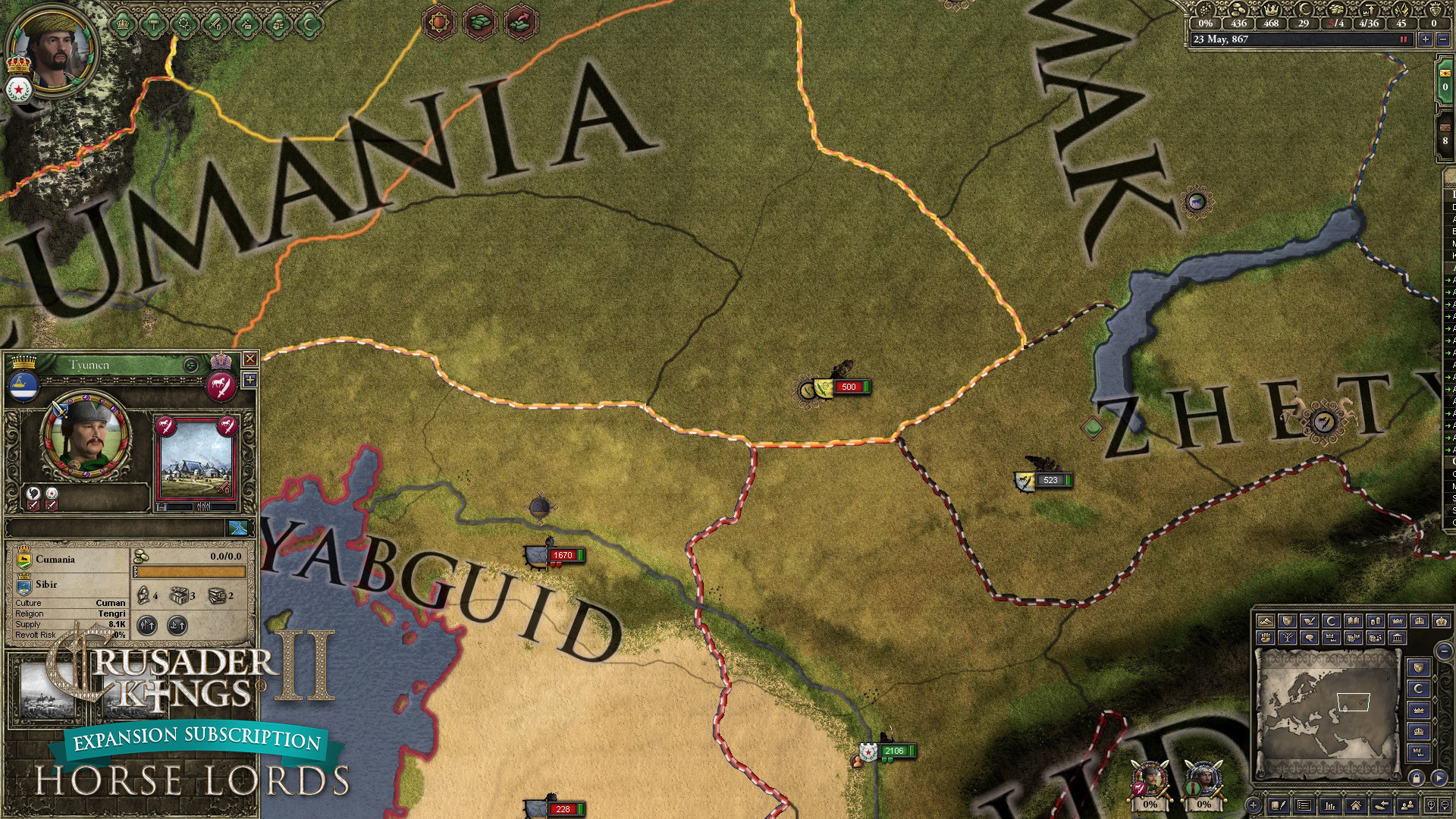1456x819 pixels.
Task: Expand the map mode side arrow near the padlock
Action: [1439, 779]
